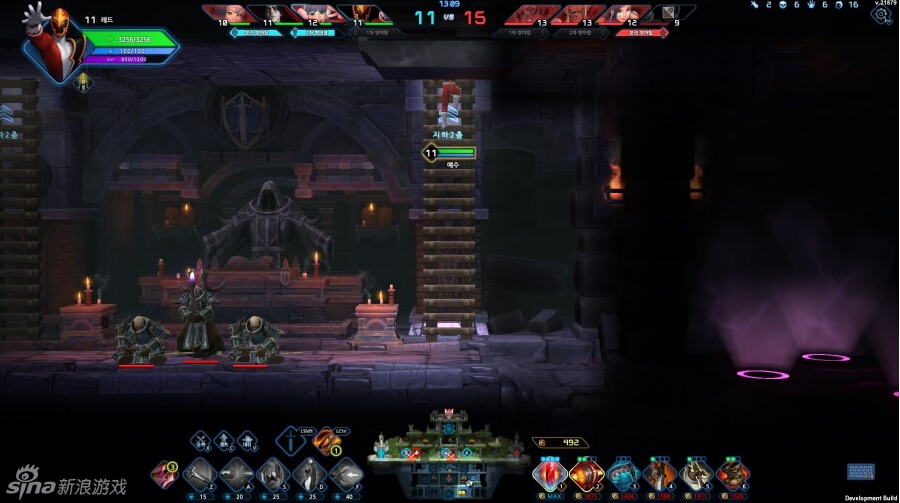The image size is (900, 503).
Task: Click the pink skill icon with 3 stacks
Action: [x=163, y=474]
